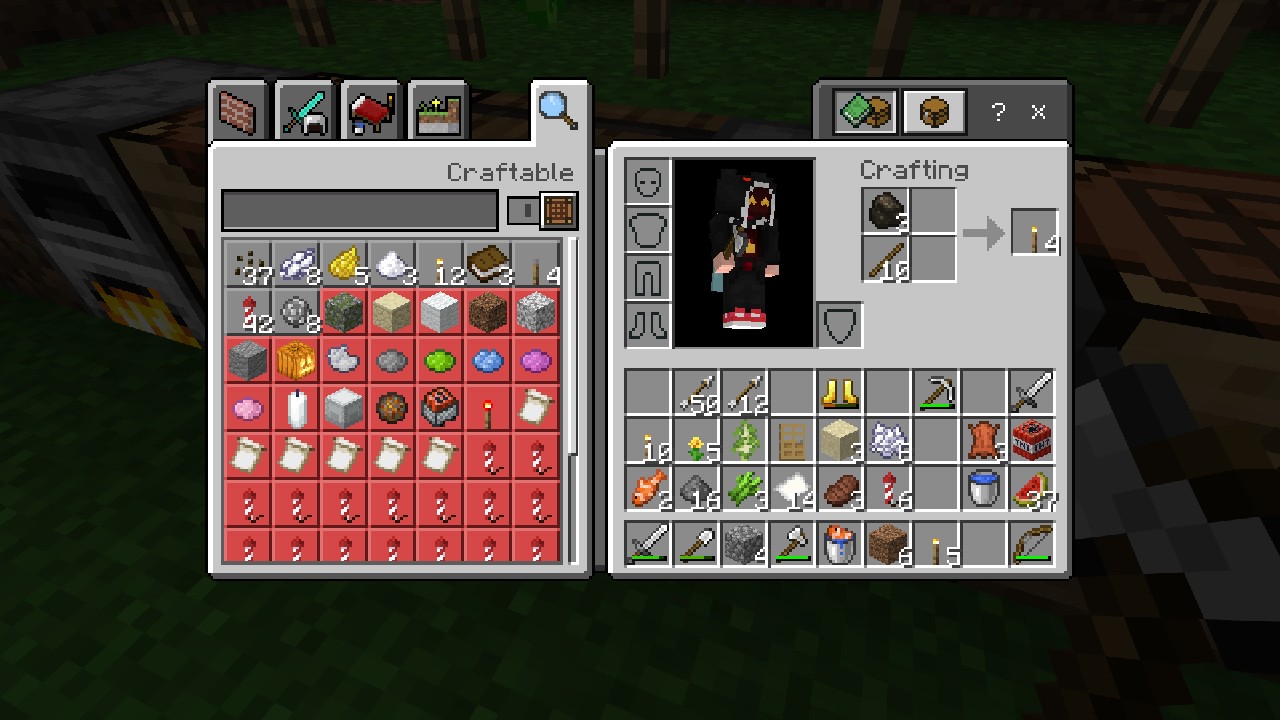Click the coal in the crafting grid
Viewport: 1280px width, 720px height.
(x=884, y=212)
